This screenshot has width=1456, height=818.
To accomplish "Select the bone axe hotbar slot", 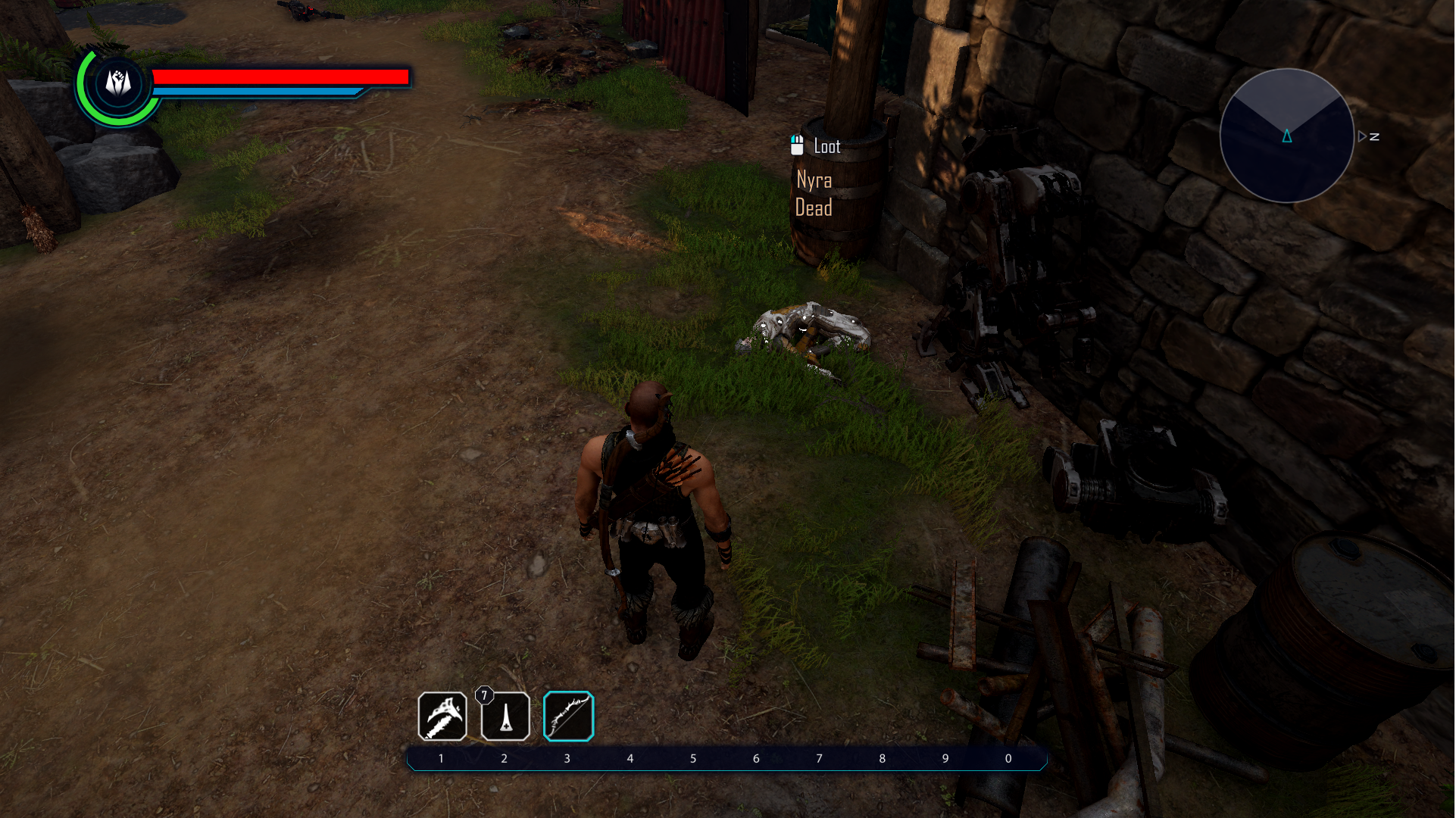I will 442,716.
